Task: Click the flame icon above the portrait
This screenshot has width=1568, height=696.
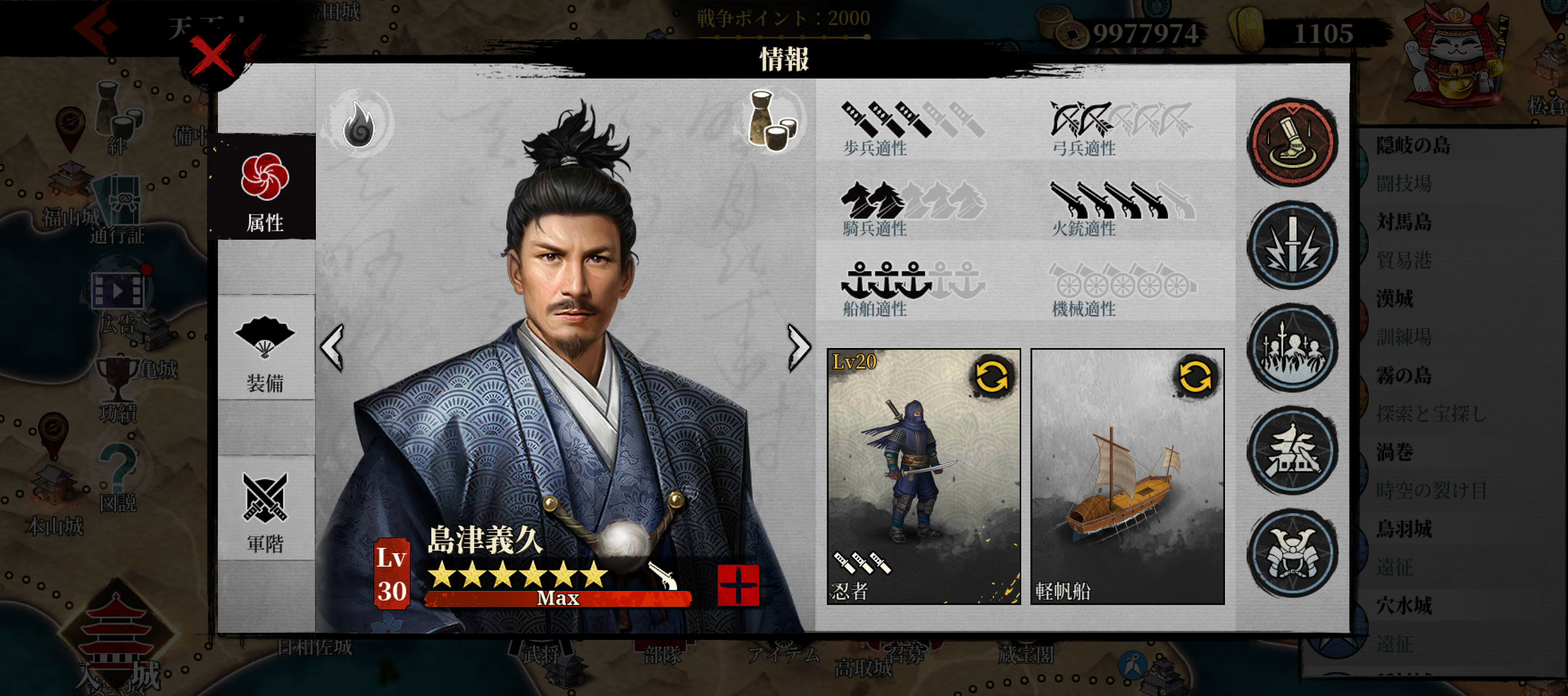Action: (359, 122)
